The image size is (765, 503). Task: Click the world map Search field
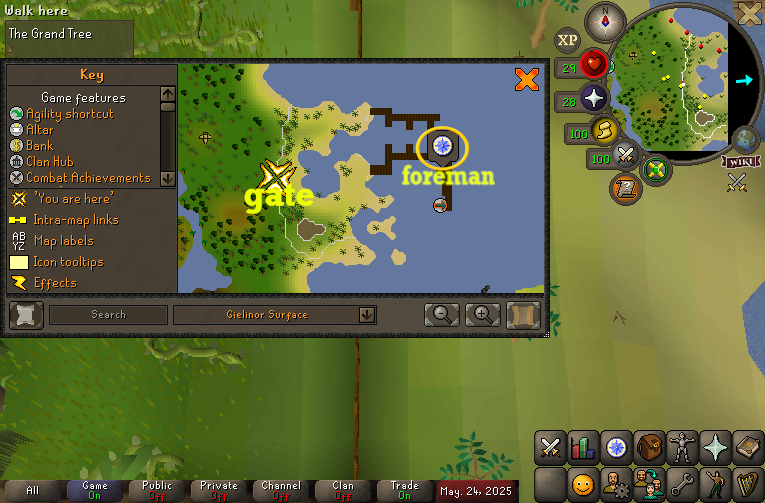point(108,315)
